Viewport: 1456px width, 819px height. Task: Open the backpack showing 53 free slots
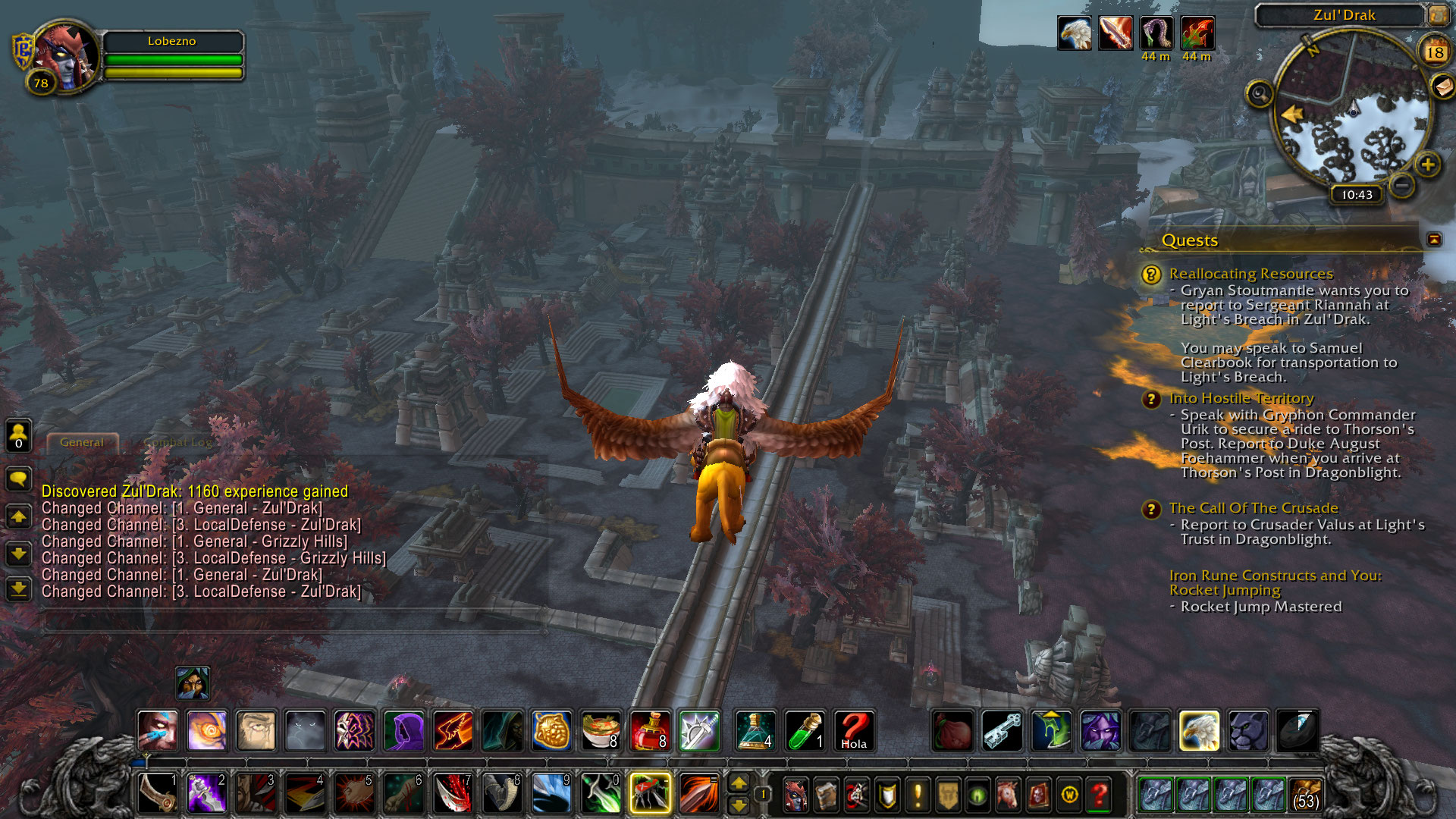pos(1306,794)
